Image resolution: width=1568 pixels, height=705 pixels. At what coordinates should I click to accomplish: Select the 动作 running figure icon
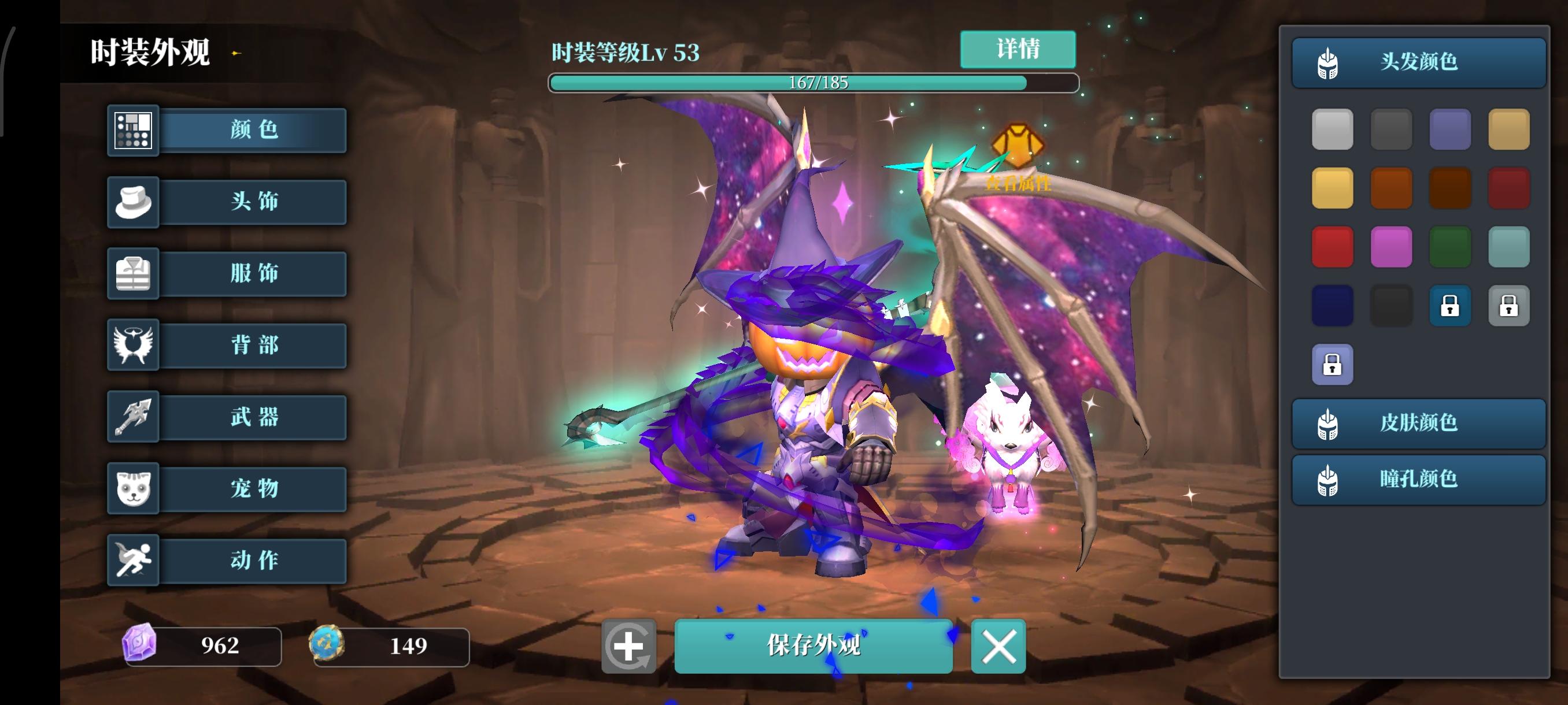tap(133, 560)
